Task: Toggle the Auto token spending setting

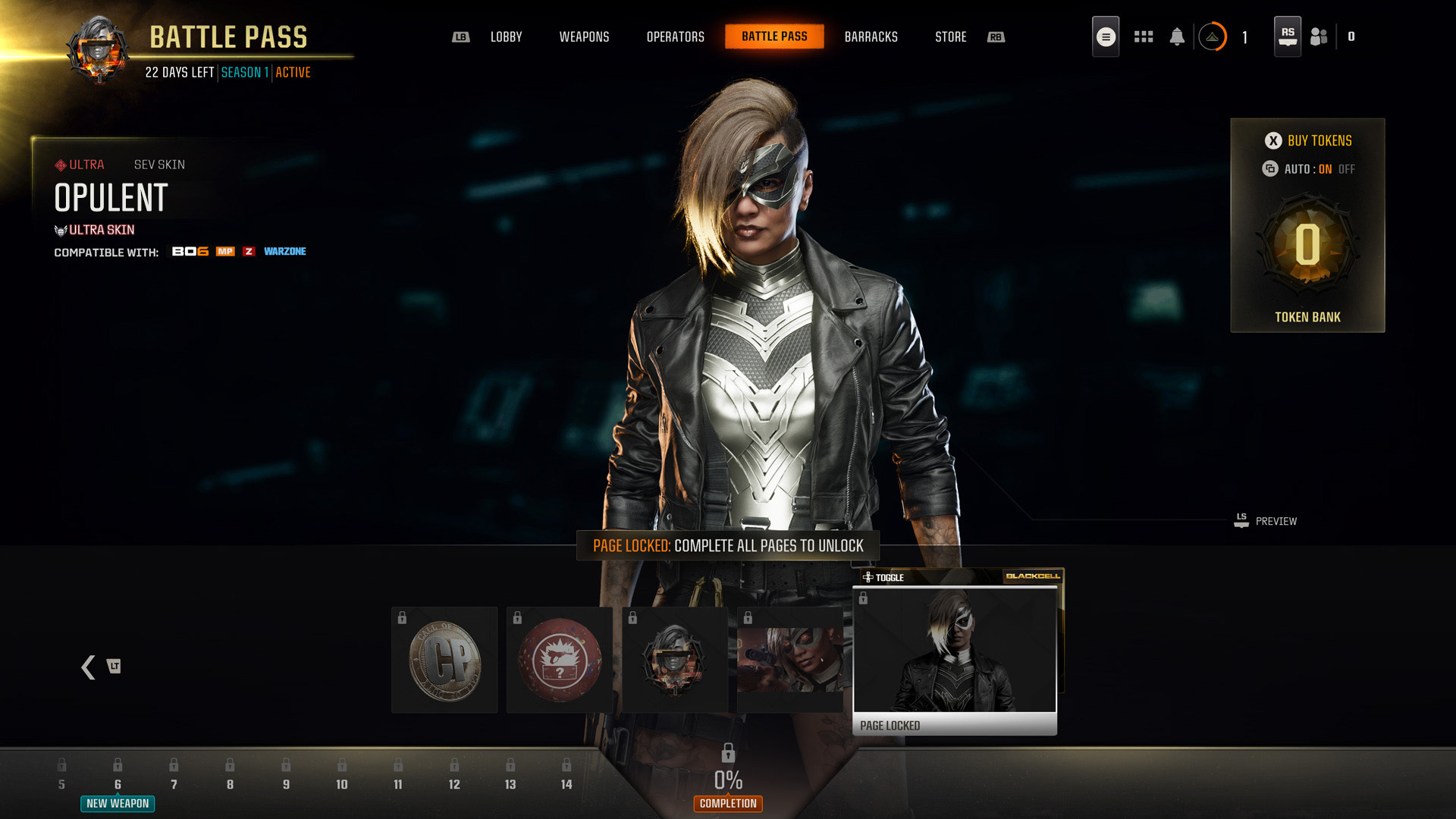Action: [x=1308, y=169]
